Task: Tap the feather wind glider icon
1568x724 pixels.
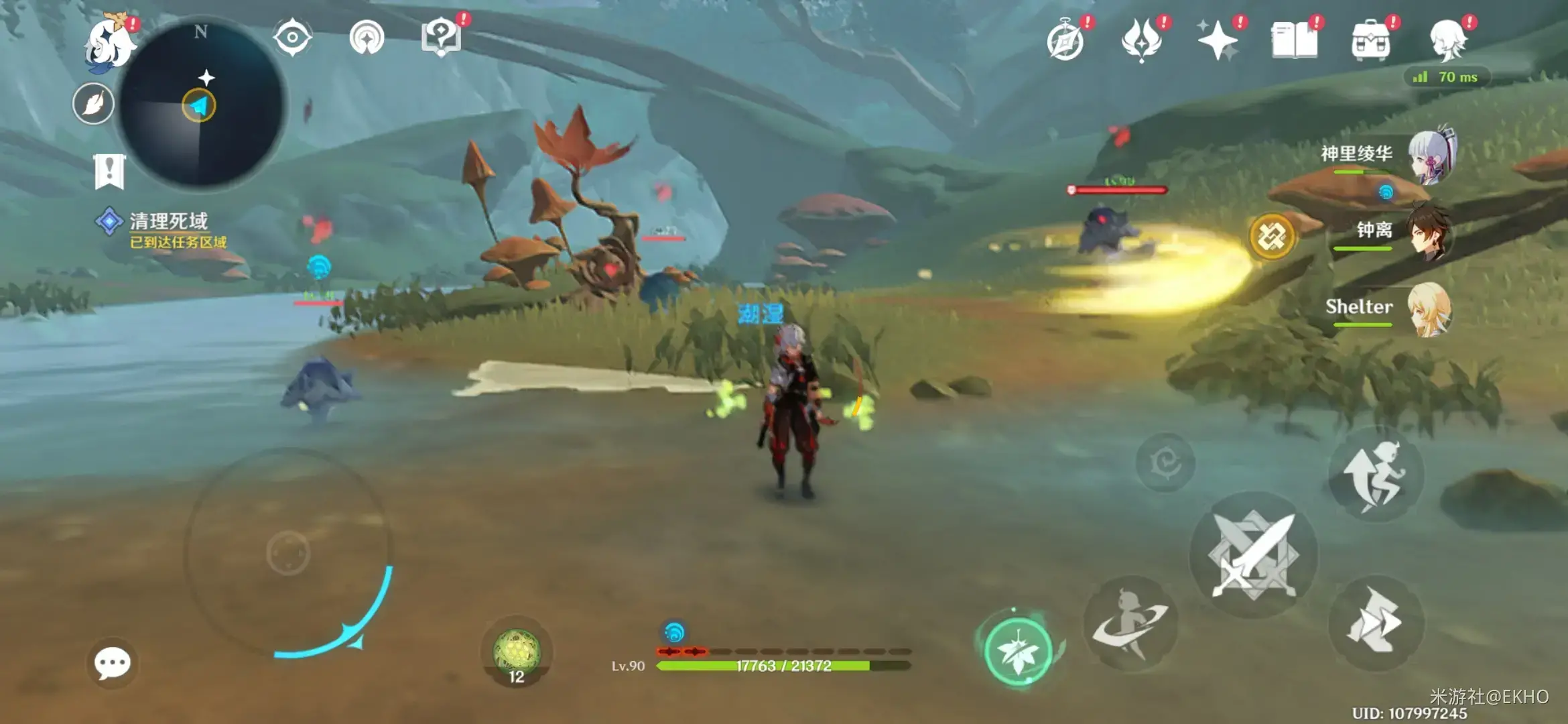Action: (93, 104)
